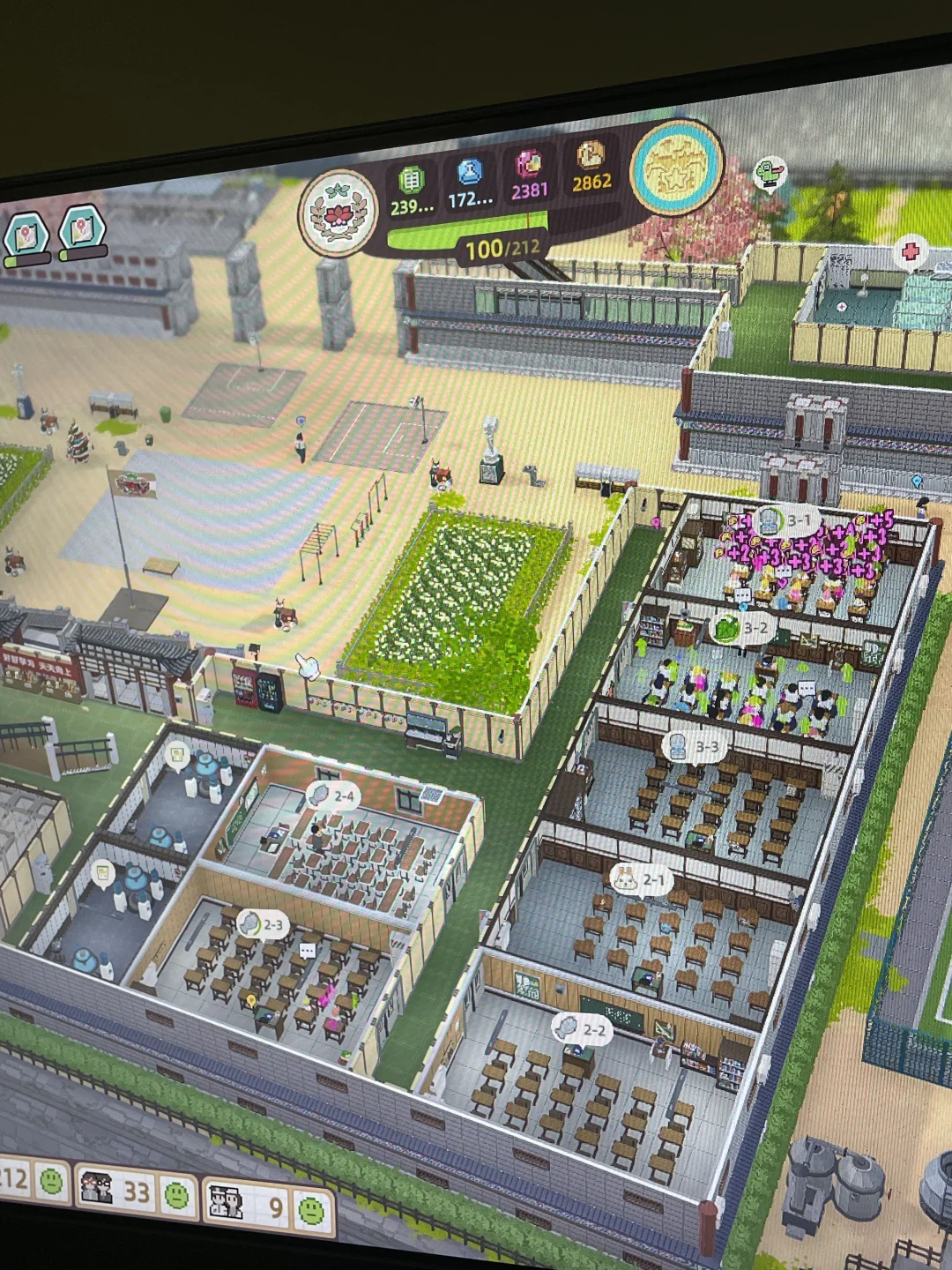Viewport: 952px width, 1270px height.
Task: Select the green abacus funds icon
Action: pyautogui.click(x=411, y=180)
